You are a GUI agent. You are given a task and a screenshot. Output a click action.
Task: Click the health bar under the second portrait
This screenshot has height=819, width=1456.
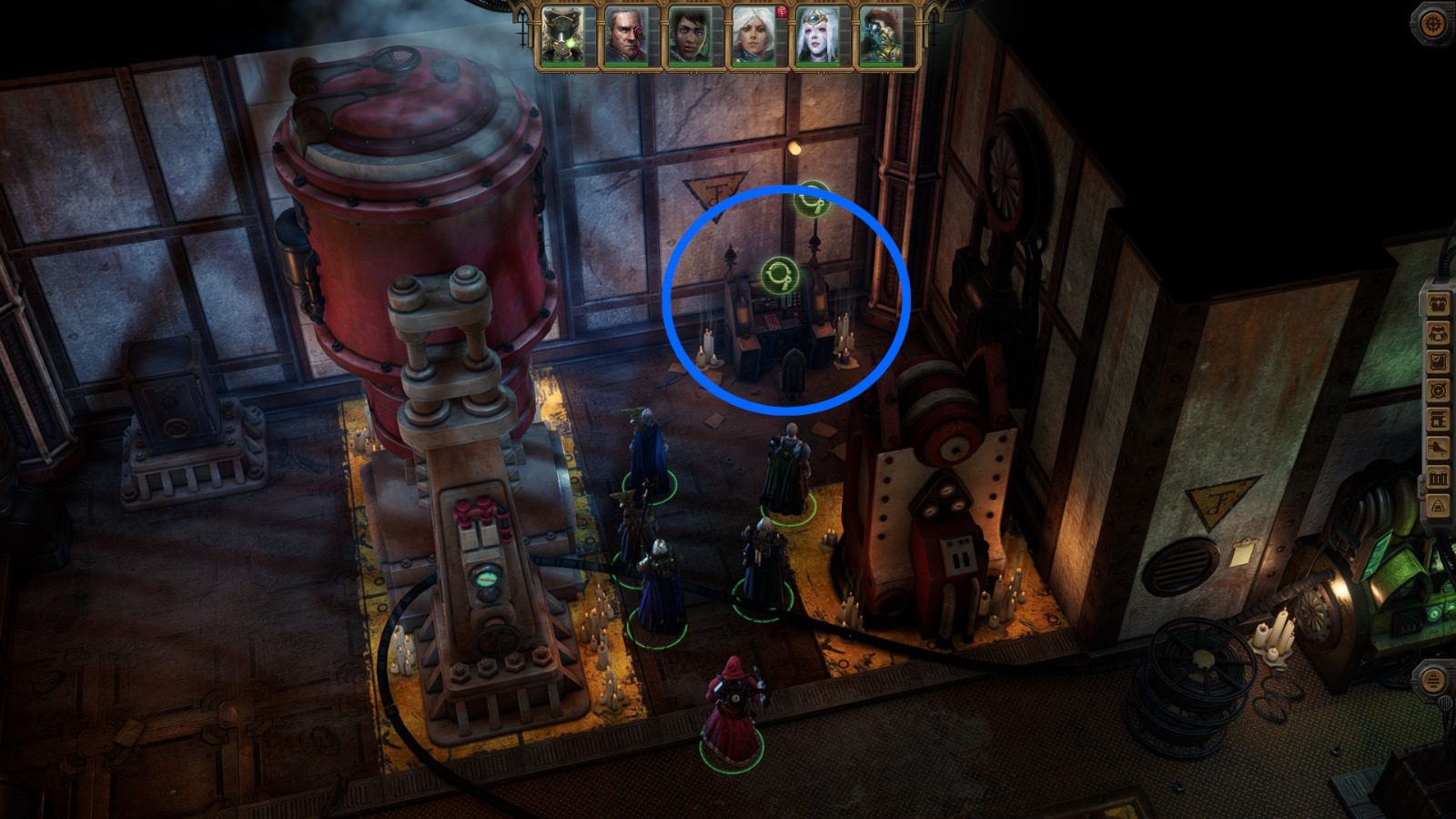(x=628, y=65)
